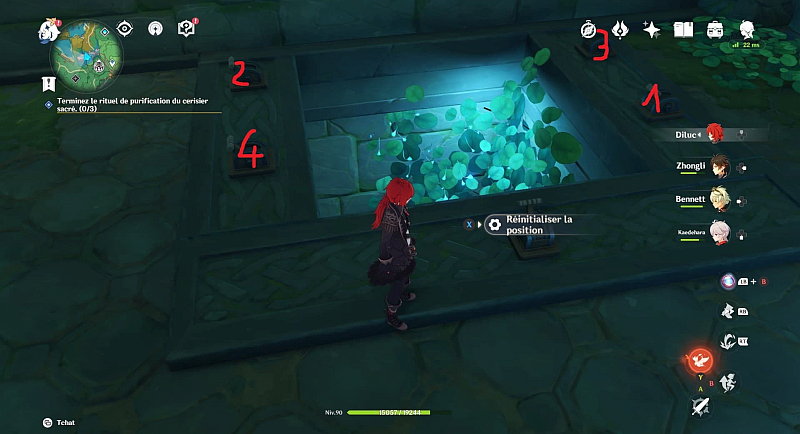Open the battle pass winged icon
This screenshot has width=800, height=434.
[x=620, y=30]
